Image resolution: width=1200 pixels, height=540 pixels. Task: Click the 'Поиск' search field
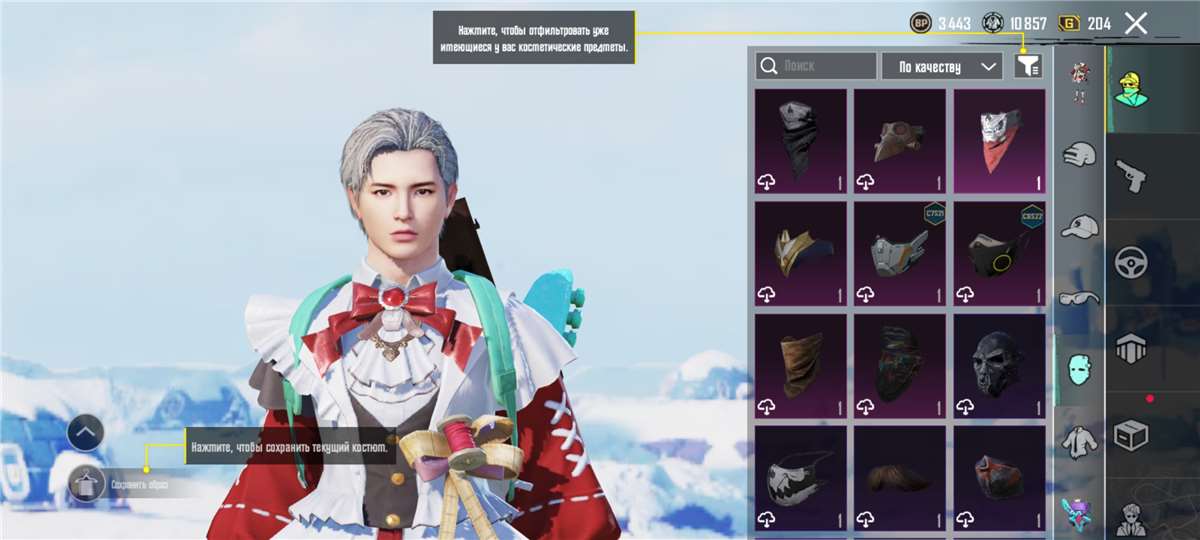point(816,66)
